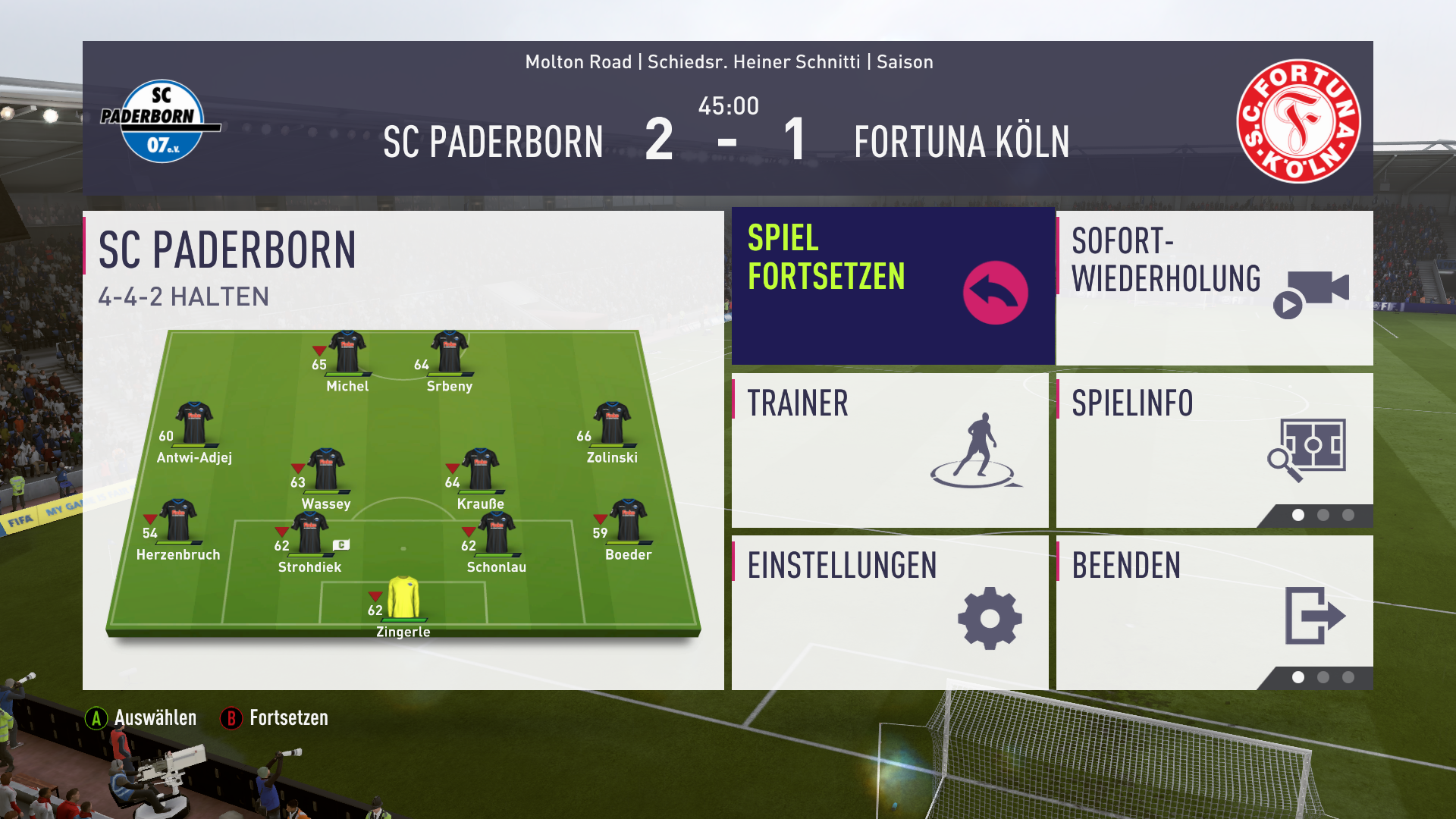
Task: Select the Spiel fortsetzen arrow icon
Action: pos(995,292)
